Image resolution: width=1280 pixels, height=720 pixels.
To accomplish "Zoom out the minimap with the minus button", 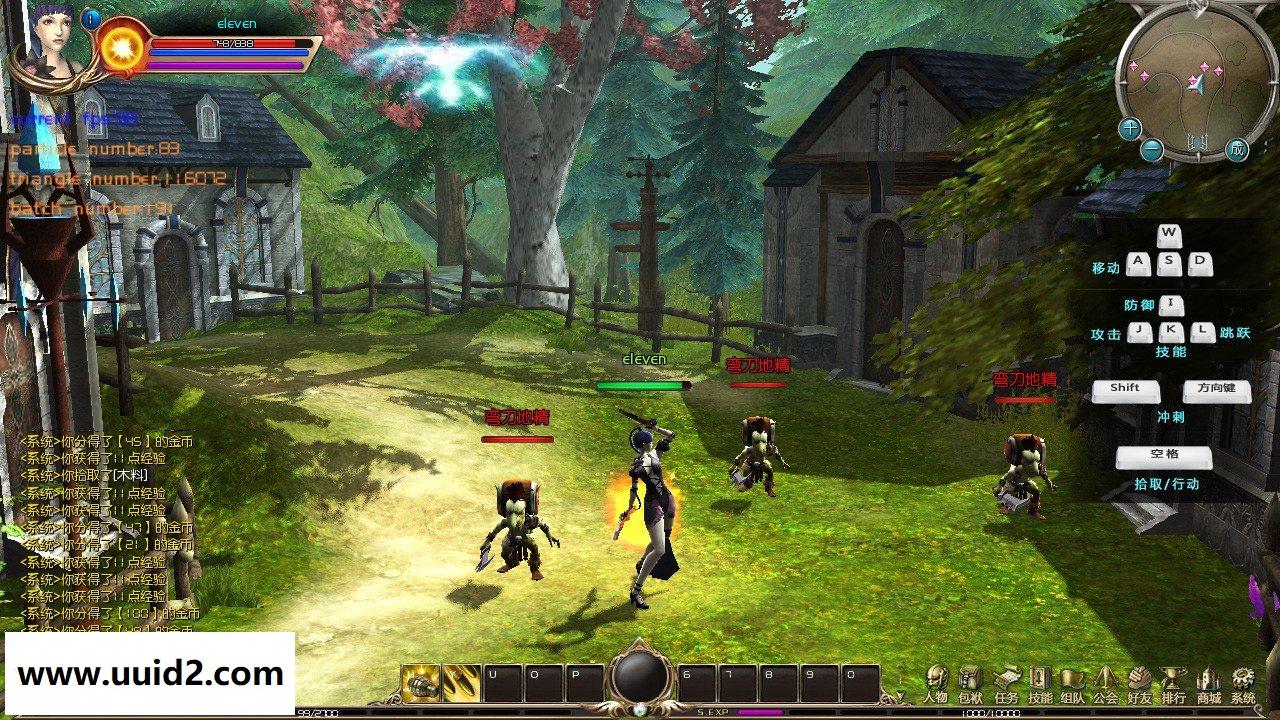I will pos(1151,149).
